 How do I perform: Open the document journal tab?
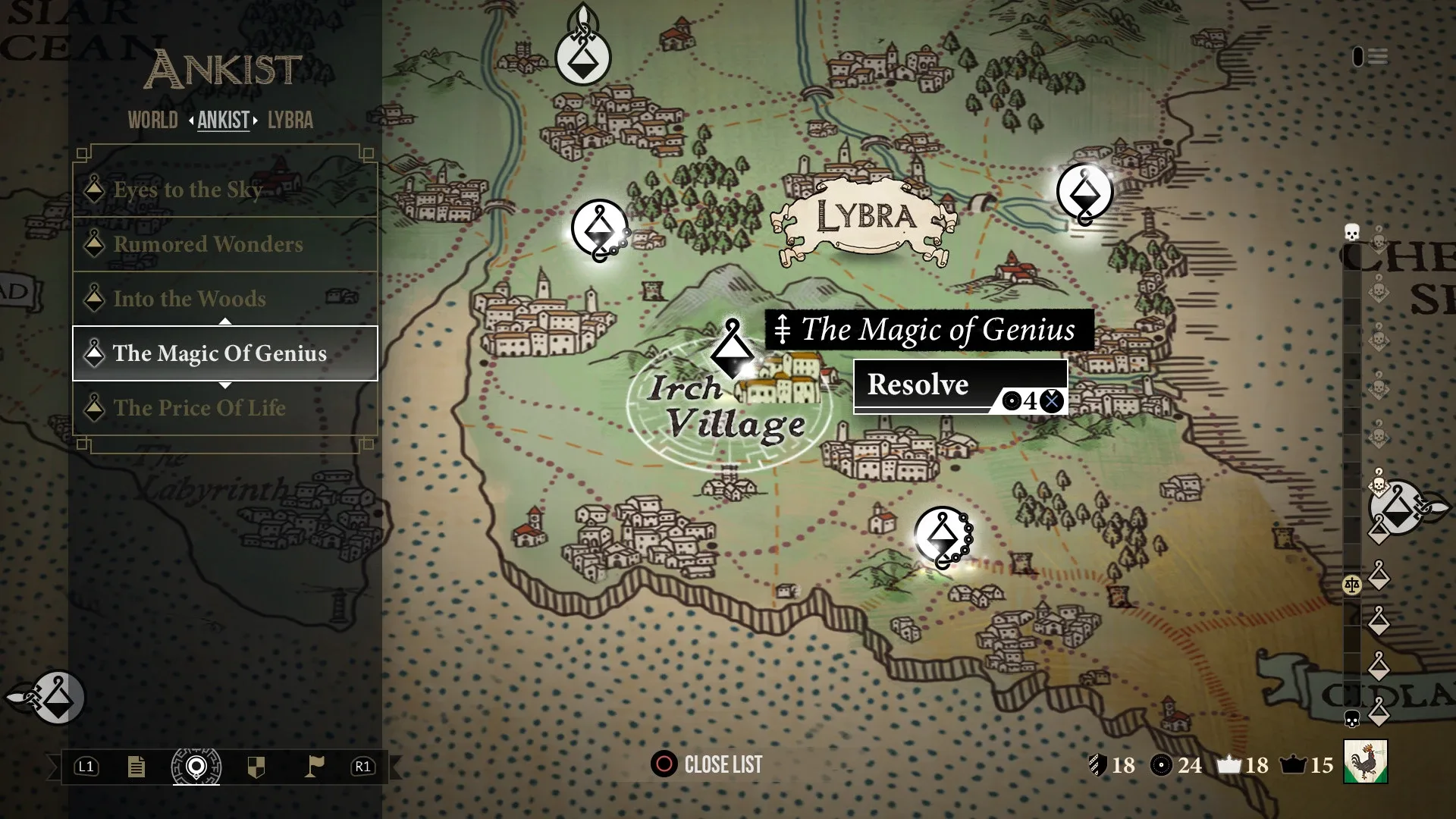[136, 767]
